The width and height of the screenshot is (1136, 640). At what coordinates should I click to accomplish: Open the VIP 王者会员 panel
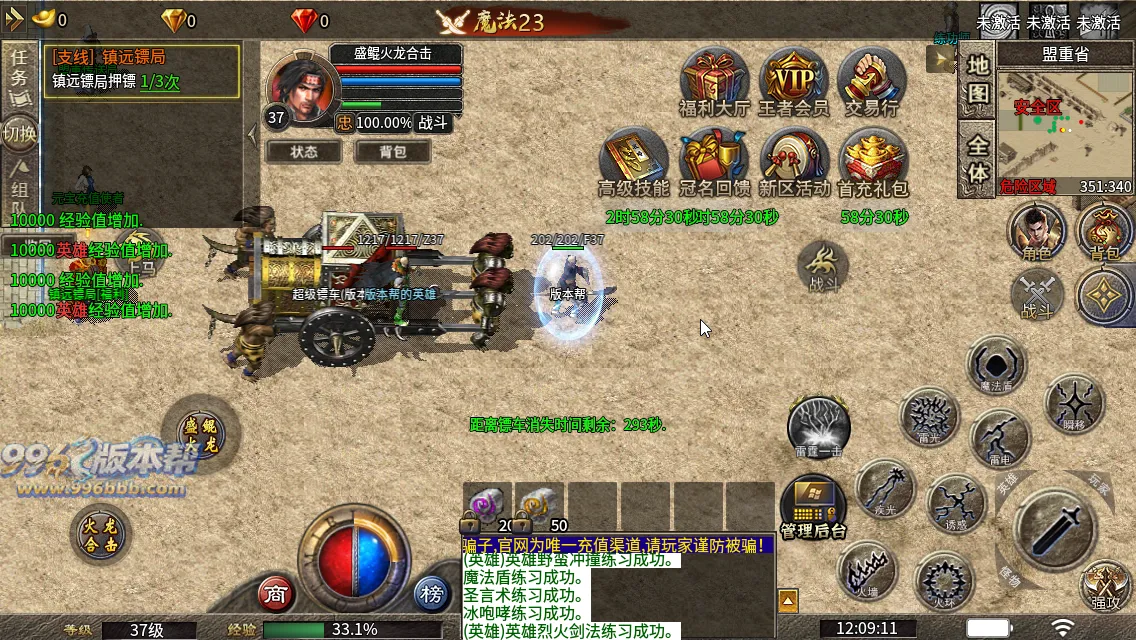coord(793,77)
